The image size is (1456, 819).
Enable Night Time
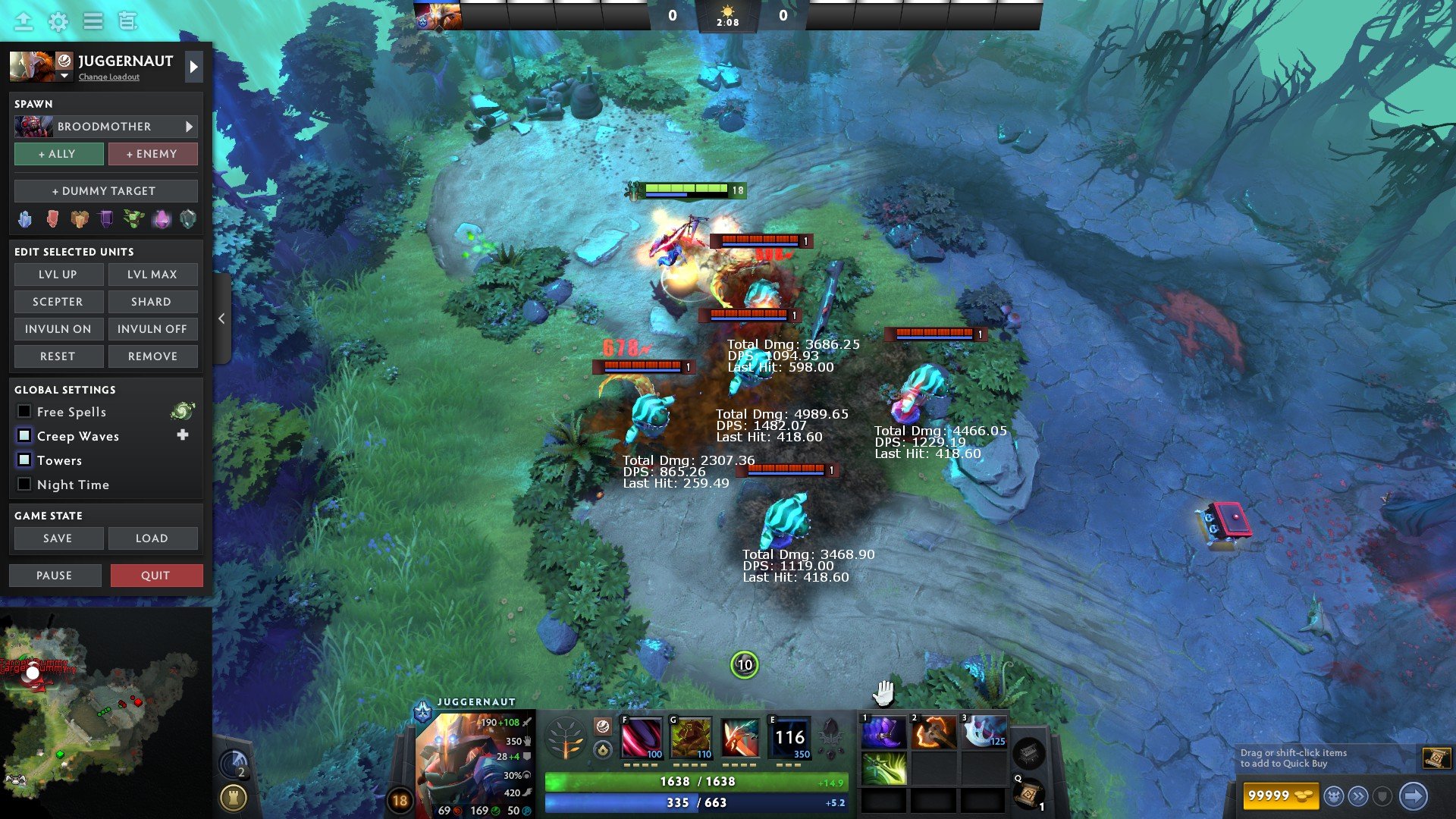pyautogui.click(x=24, y=485)
